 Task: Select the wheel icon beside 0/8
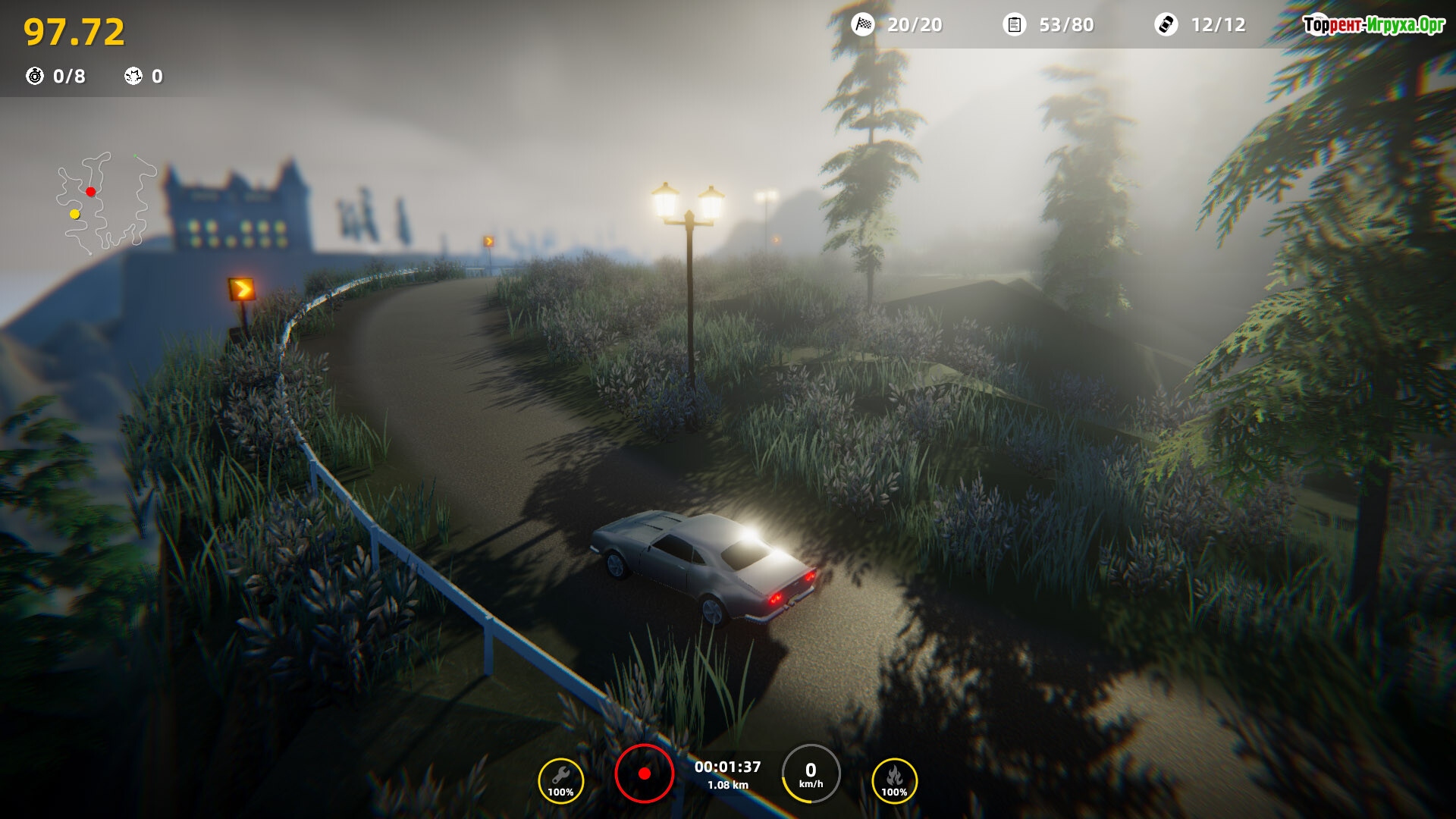35,76
